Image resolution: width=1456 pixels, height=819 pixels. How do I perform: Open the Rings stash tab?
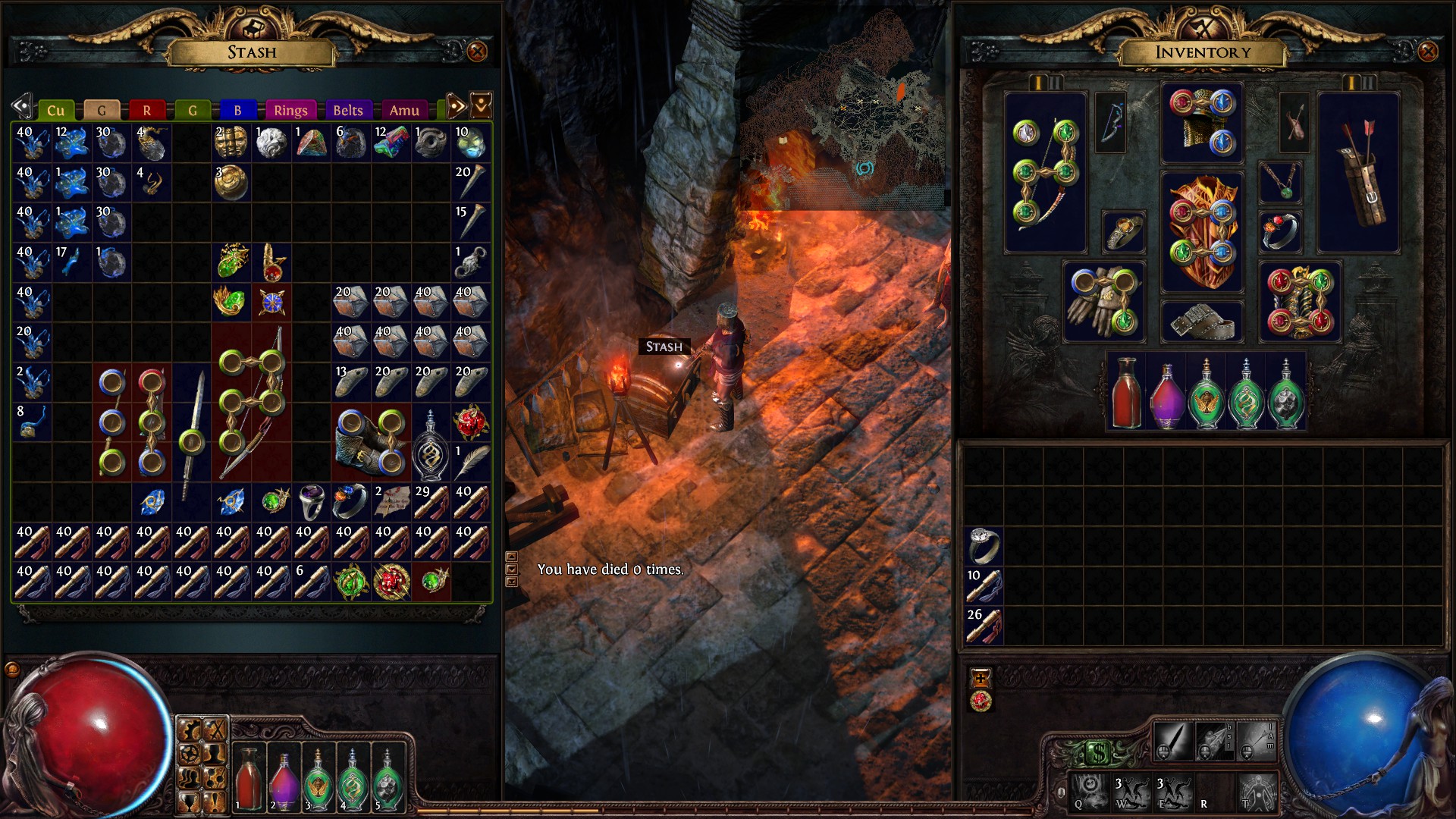tap(290, 111)
